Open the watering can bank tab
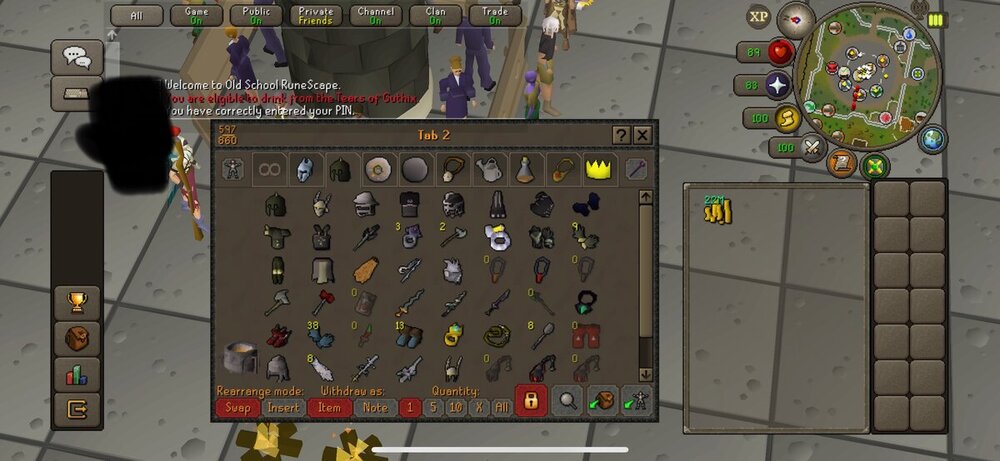The image size is (1000, 461). [489, 169]
